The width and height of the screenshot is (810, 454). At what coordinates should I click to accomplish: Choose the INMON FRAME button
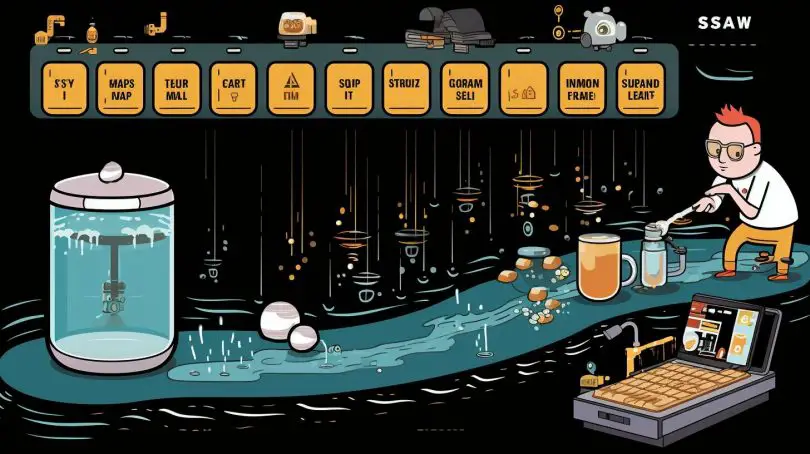coord(579,89)
